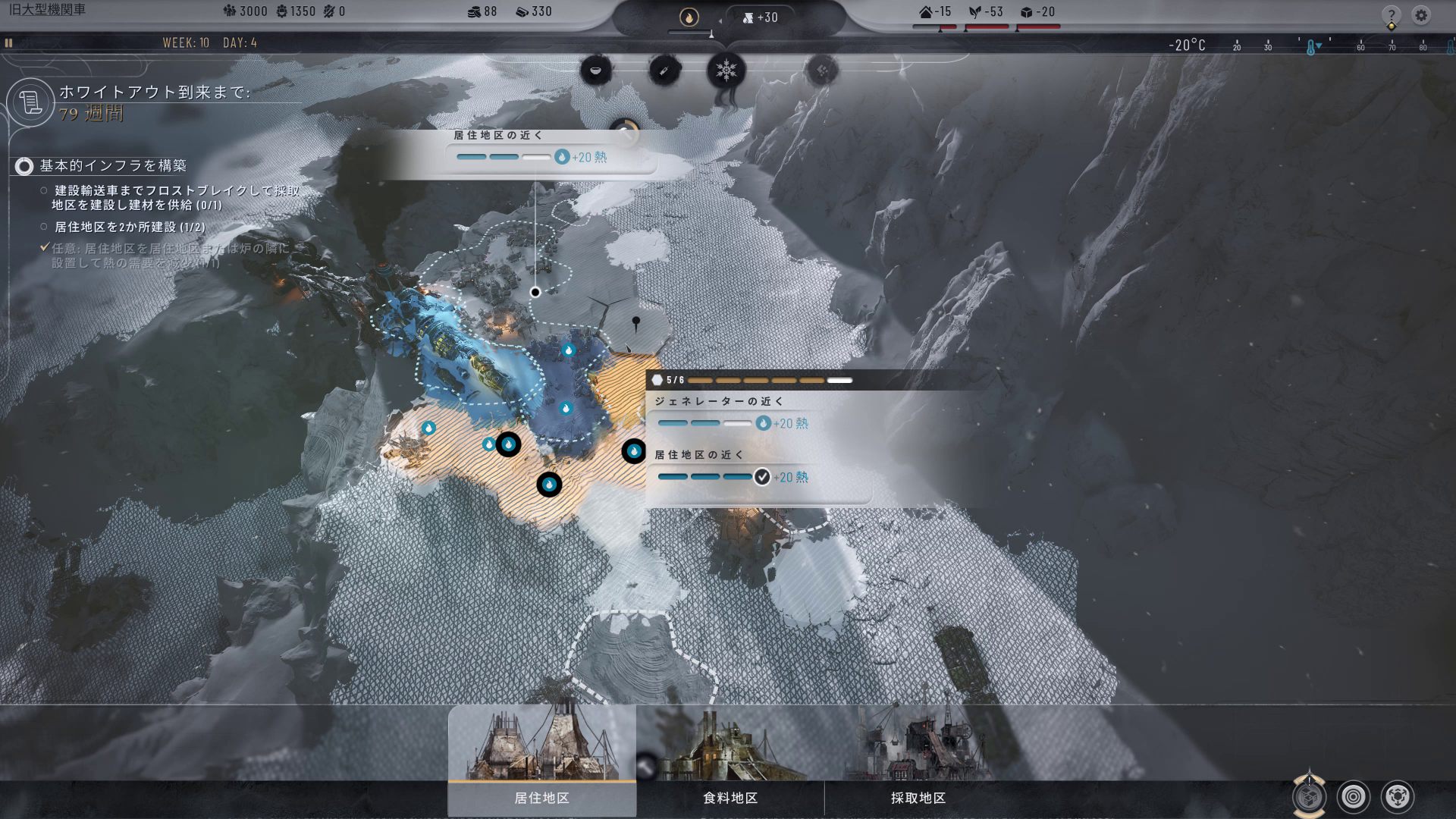Viewport: 1456px width, 819px height.
Task: Click the pause icon beside the week counter
Action: click(9, 43)
